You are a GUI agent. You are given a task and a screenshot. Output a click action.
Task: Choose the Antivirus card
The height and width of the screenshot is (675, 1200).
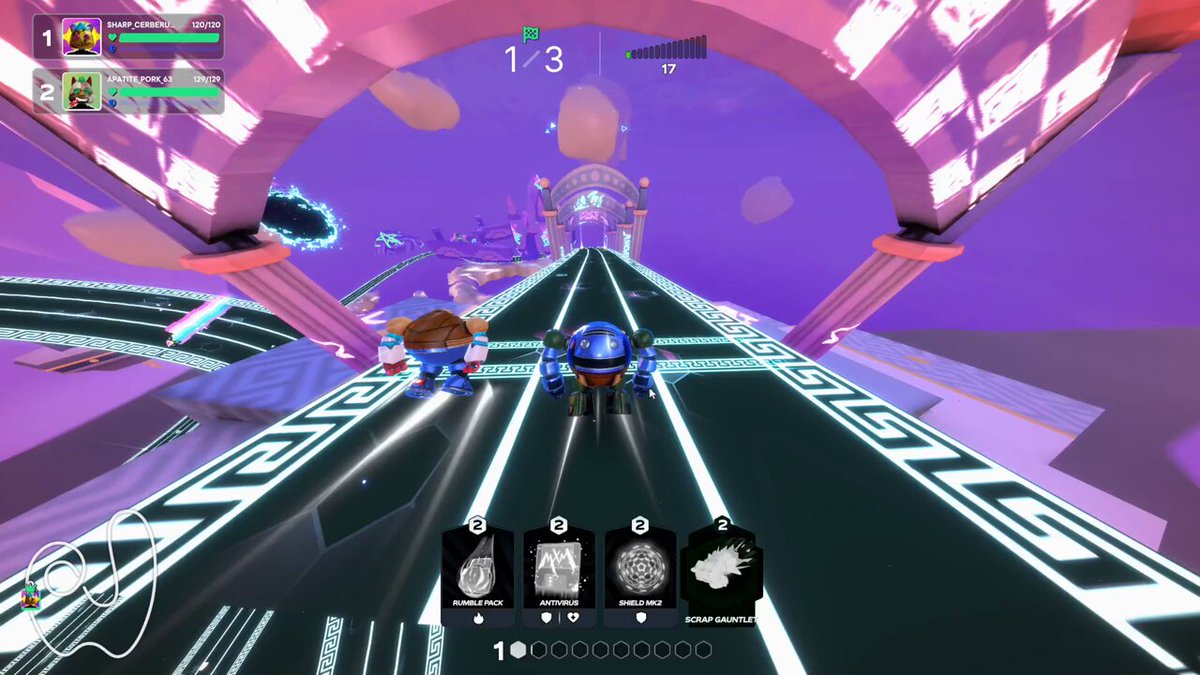(x=559, y=575)
